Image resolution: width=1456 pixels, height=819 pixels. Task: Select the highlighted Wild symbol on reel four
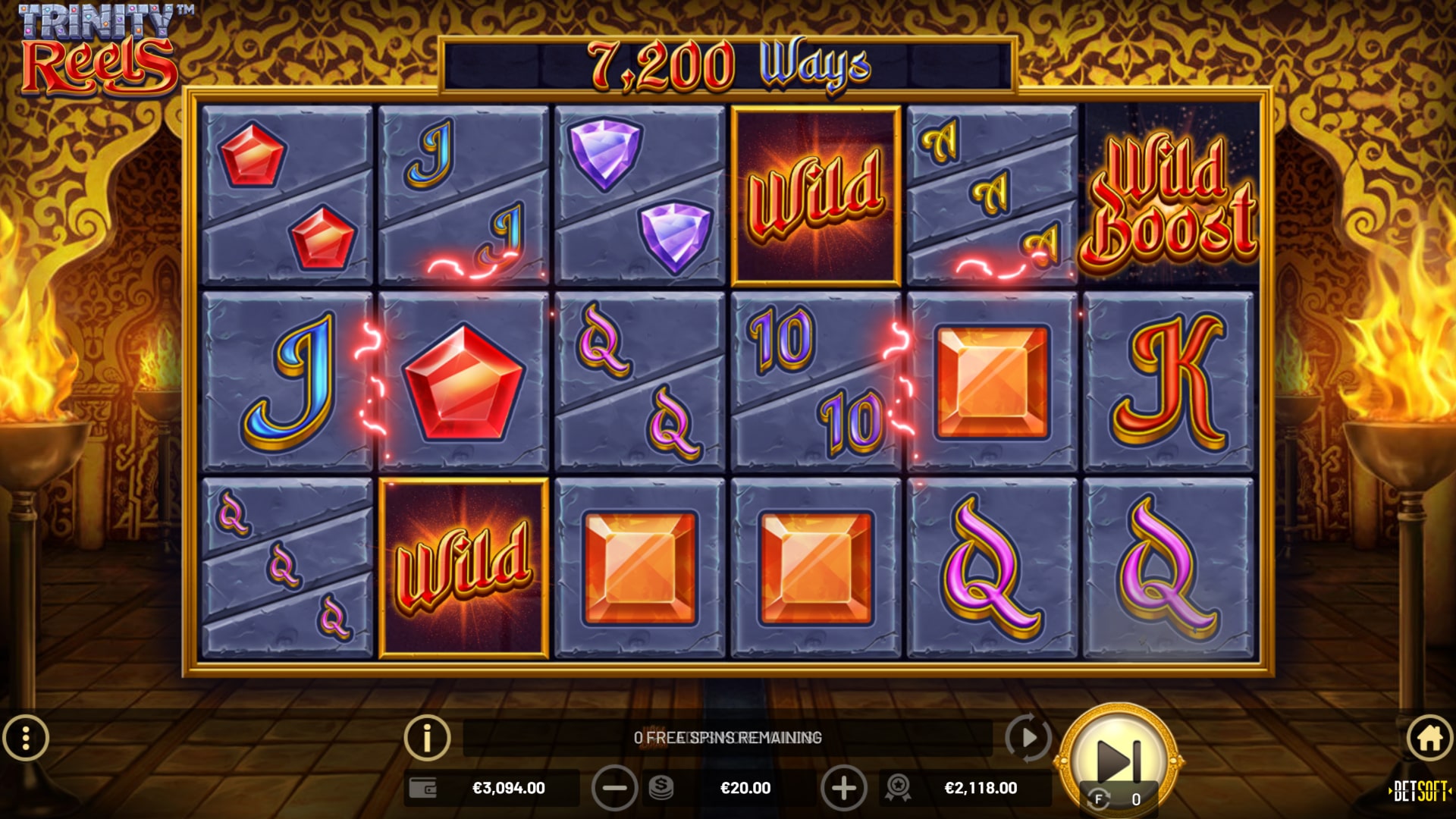coord(814,192)
